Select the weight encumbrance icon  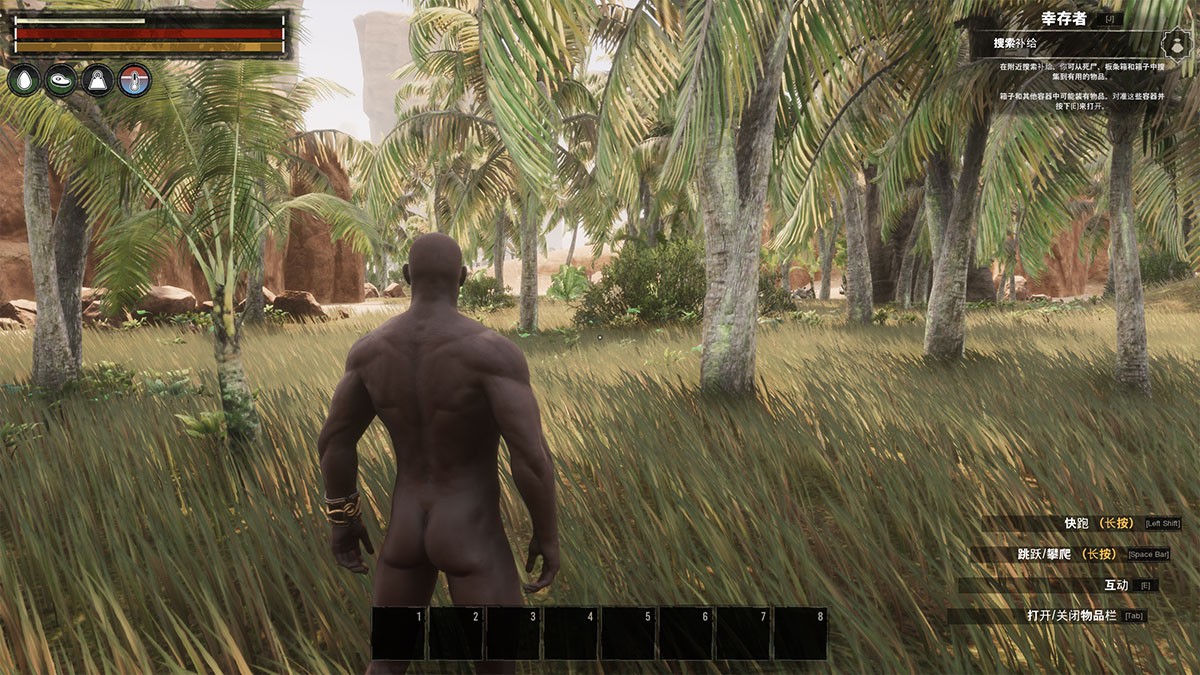coord(97,80)
